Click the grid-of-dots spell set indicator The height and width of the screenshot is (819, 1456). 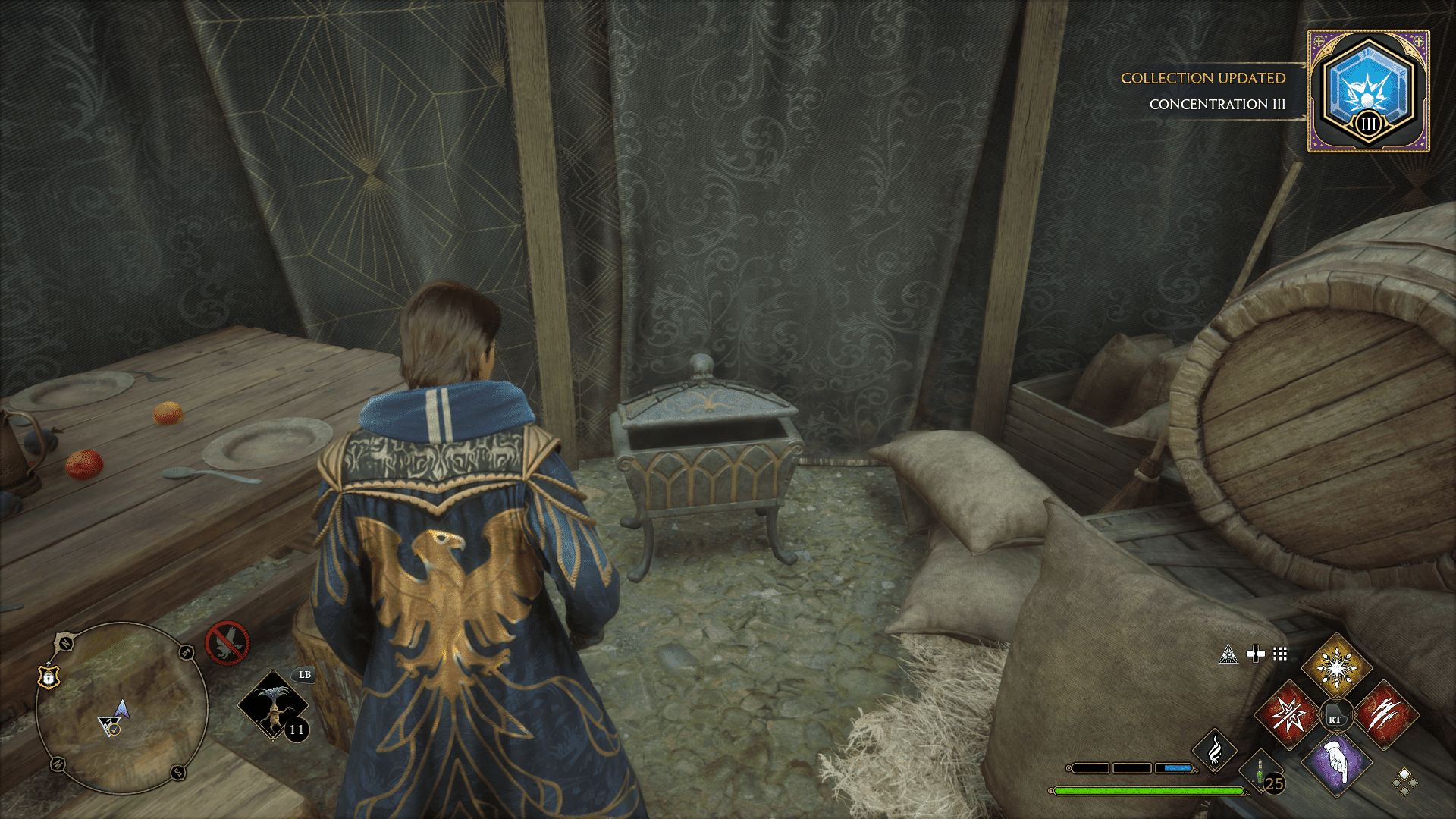(1282, 651)
